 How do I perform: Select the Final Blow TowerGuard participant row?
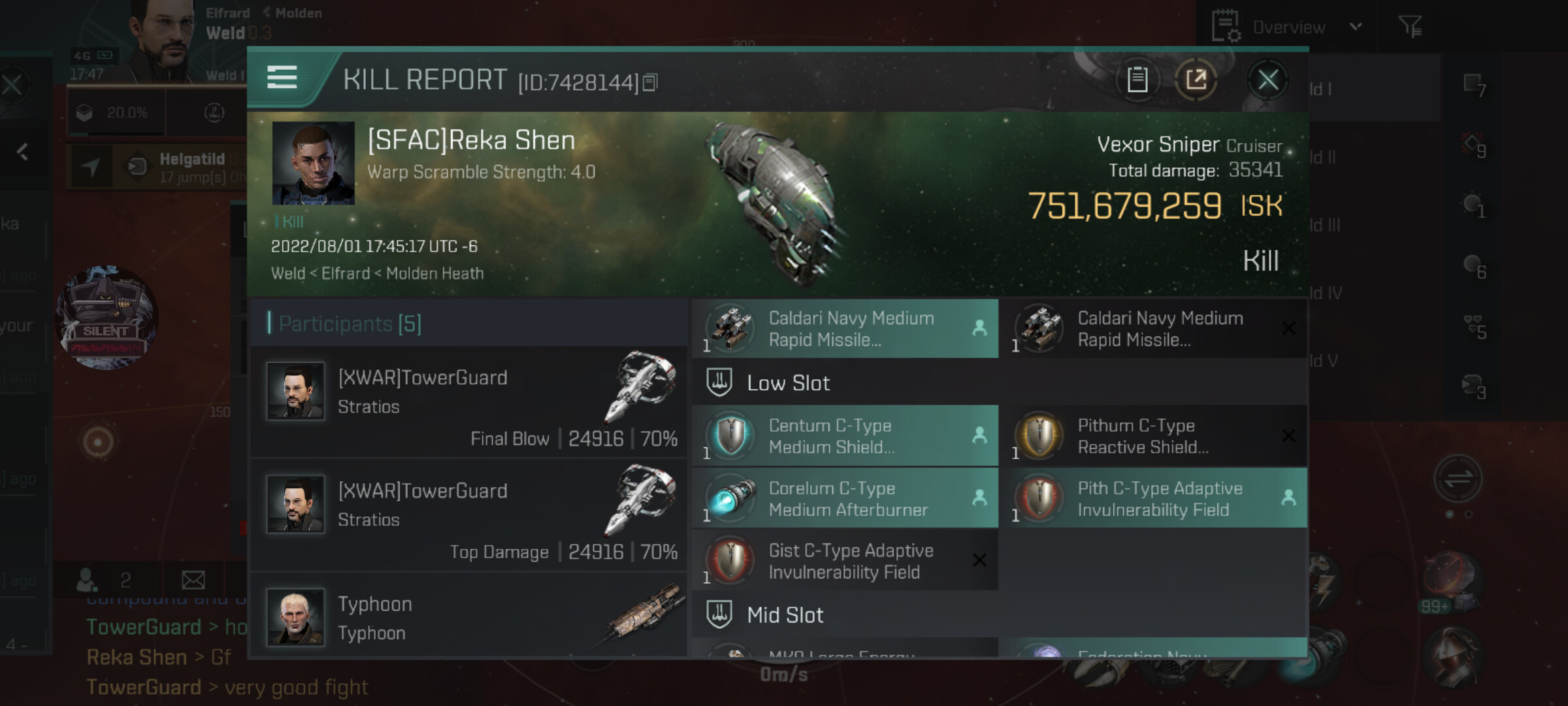(469, 402)
